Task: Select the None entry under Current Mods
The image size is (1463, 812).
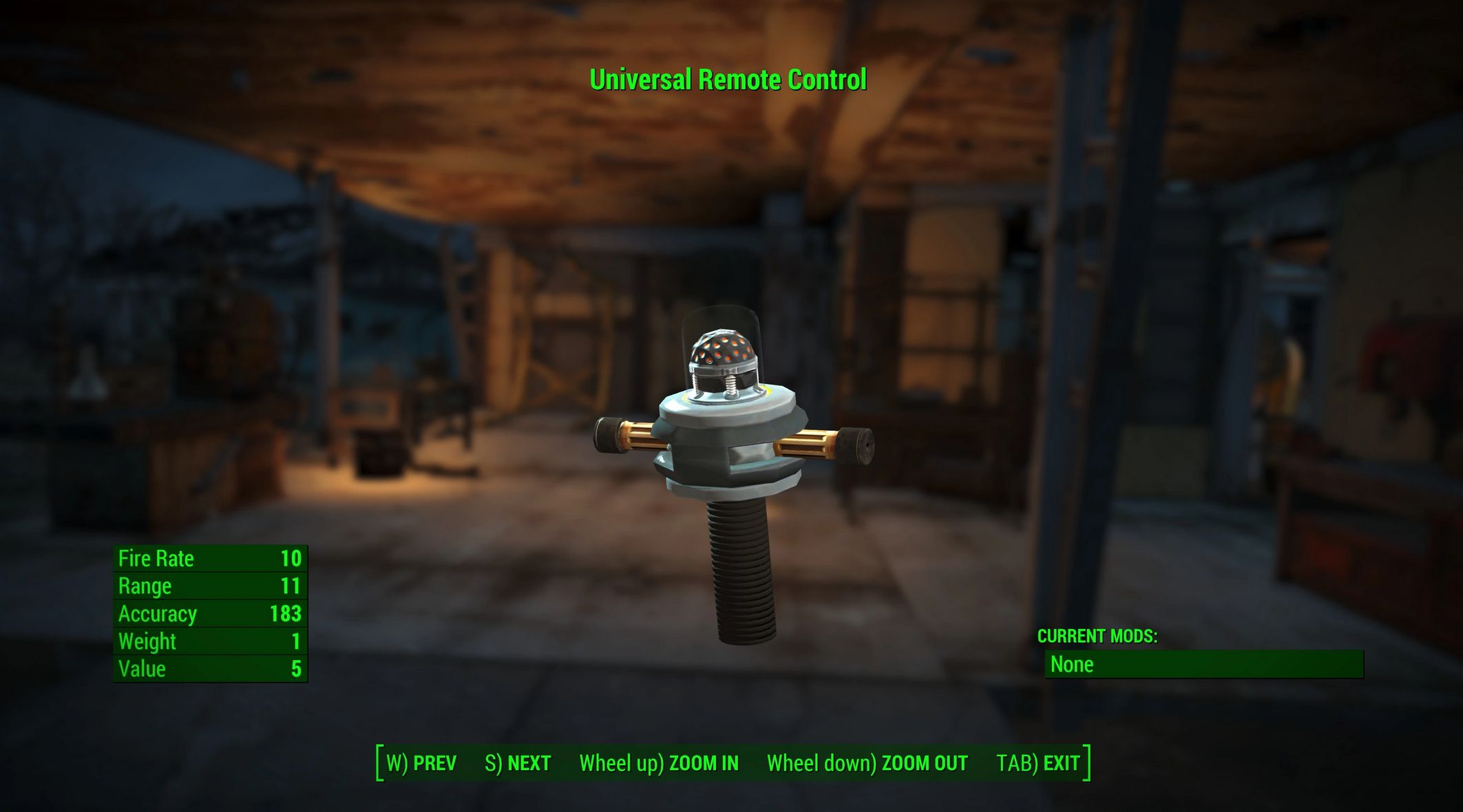Action: (1203, 665)
